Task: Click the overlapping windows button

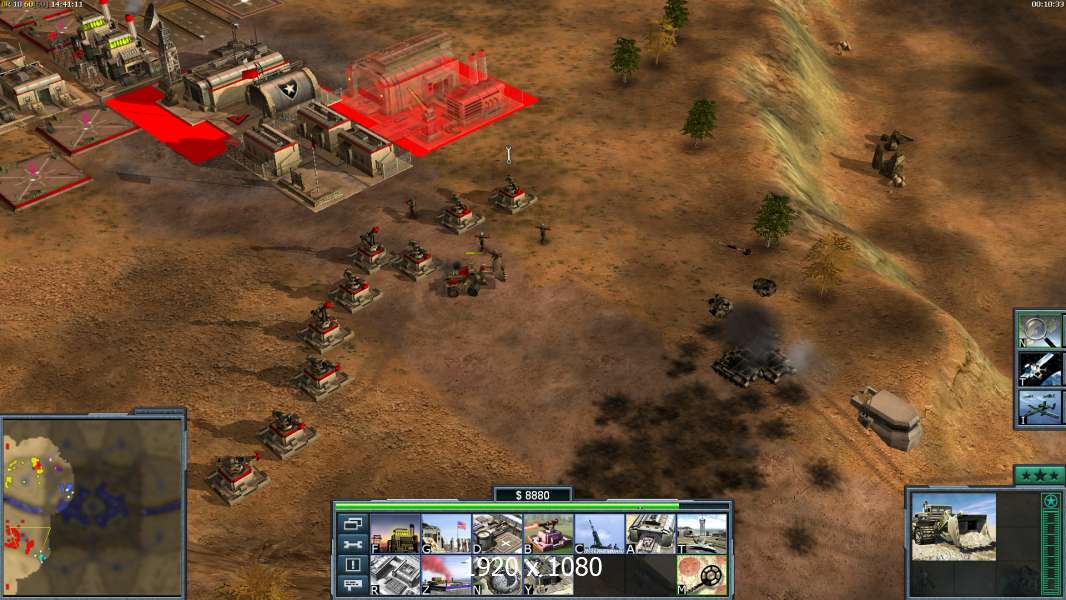Action: point(352,524)
